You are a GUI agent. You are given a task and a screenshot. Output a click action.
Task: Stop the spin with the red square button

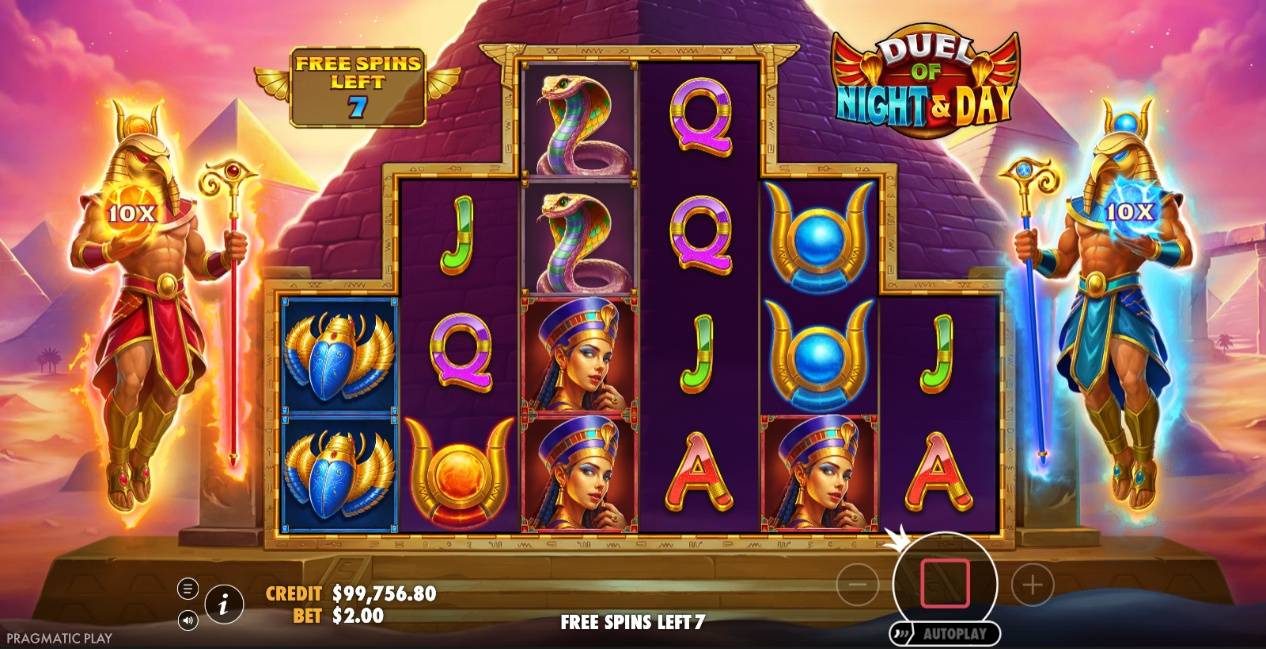click(x=944, y=584)
